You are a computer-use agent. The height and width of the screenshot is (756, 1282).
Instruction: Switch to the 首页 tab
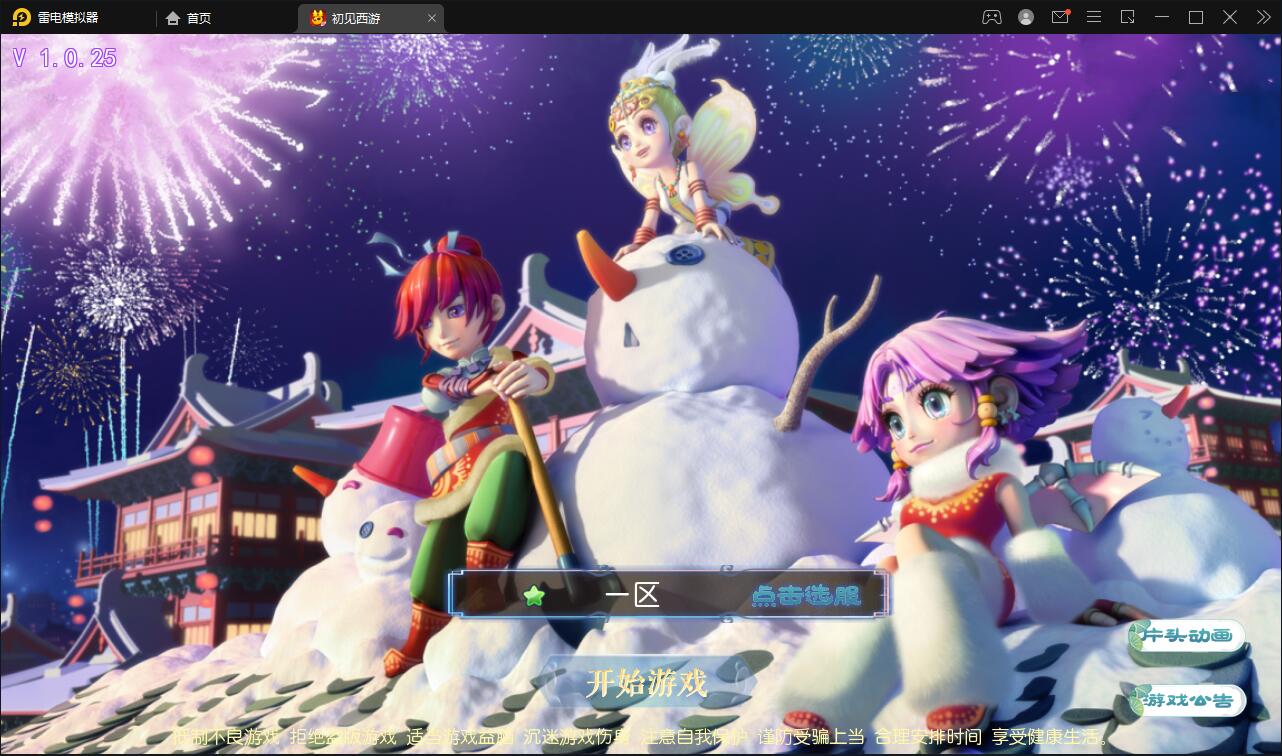(195, 17)
